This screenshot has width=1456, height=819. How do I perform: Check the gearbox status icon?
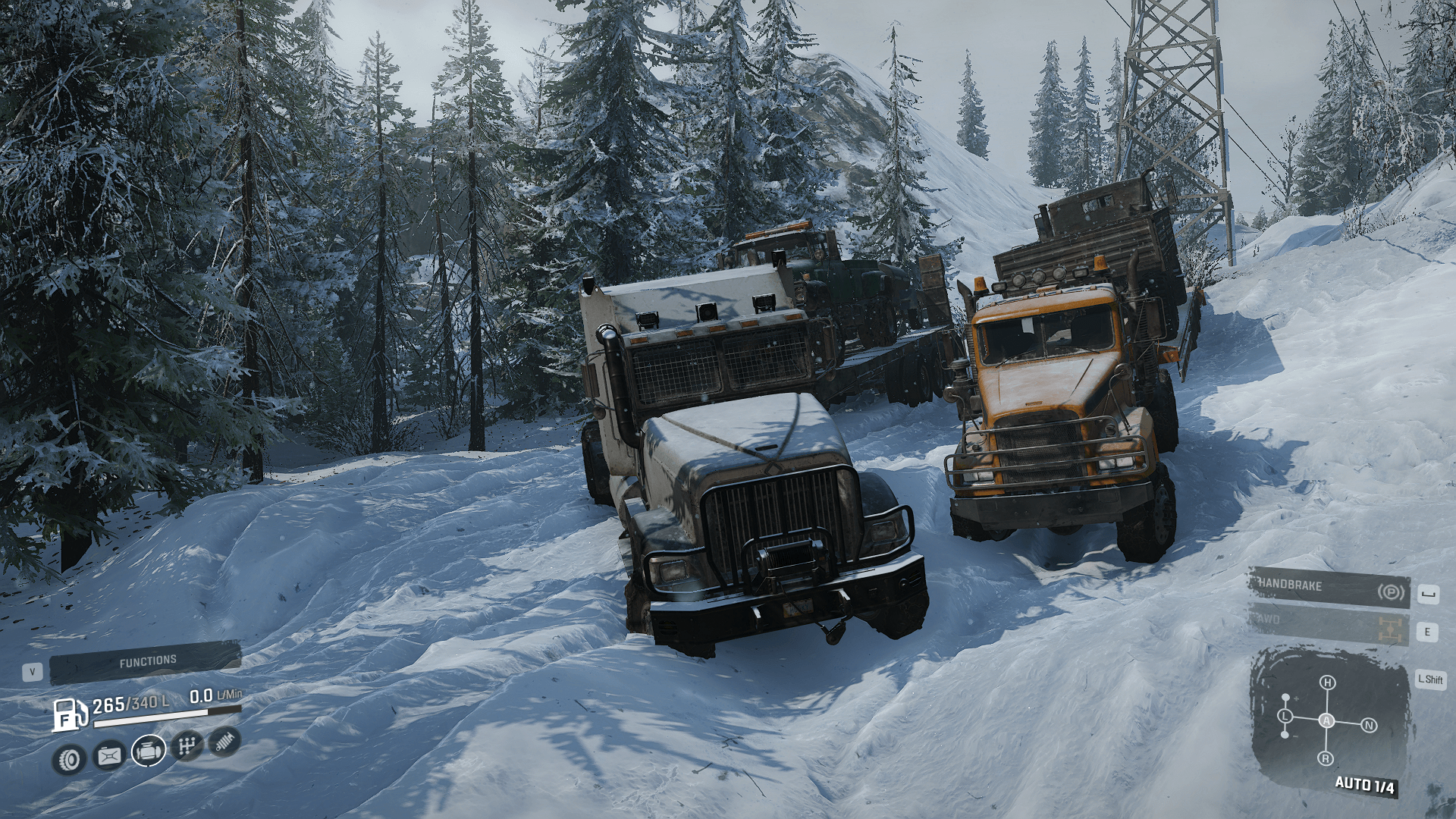(x=187, y=746)
